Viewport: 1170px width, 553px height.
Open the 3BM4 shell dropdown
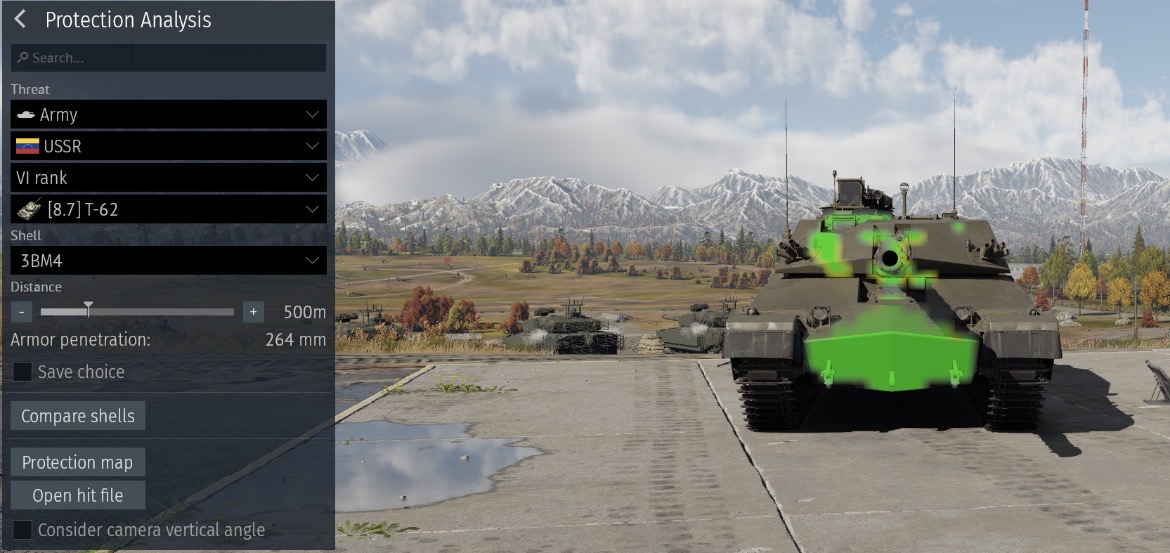[168, 261]
